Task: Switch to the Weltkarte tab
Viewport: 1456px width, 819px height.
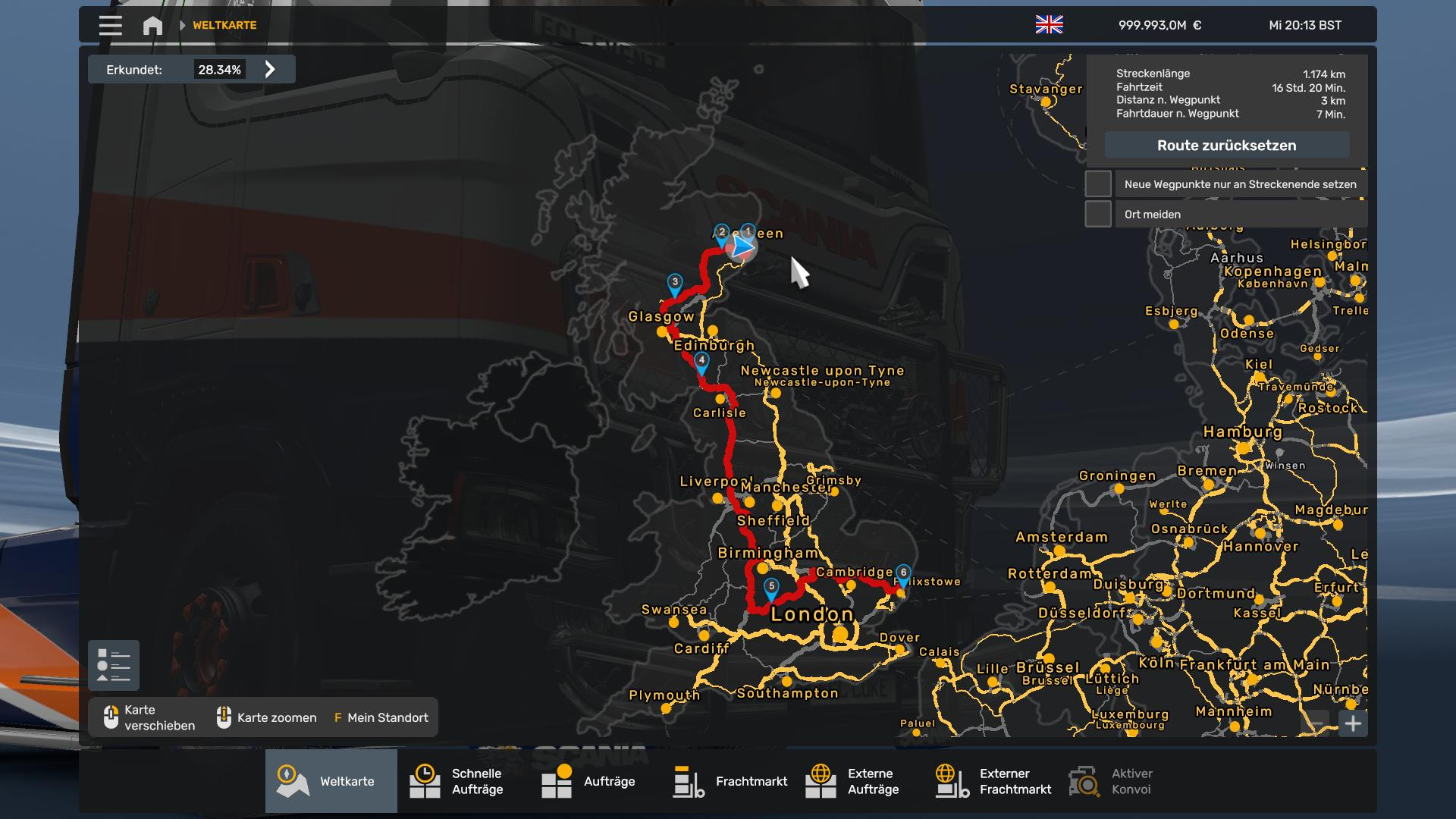Action: [331, 781]
